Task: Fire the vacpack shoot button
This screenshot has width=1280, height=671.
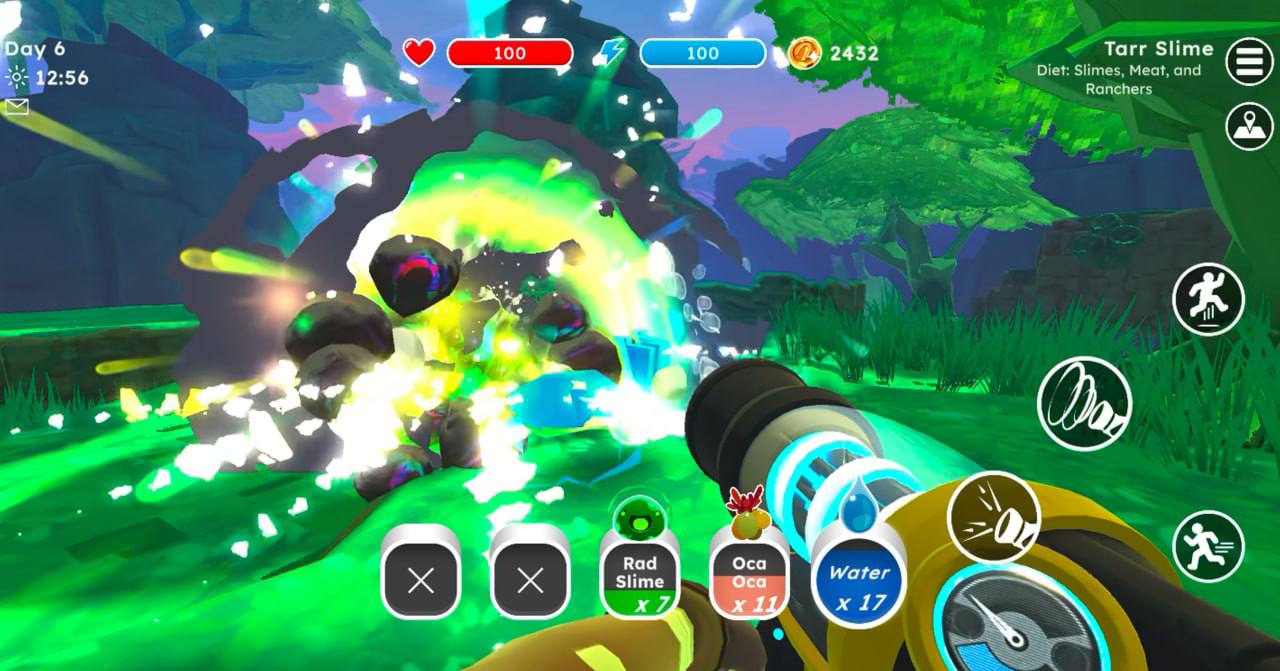Action: pyautogui.click(x=993, y=517)
